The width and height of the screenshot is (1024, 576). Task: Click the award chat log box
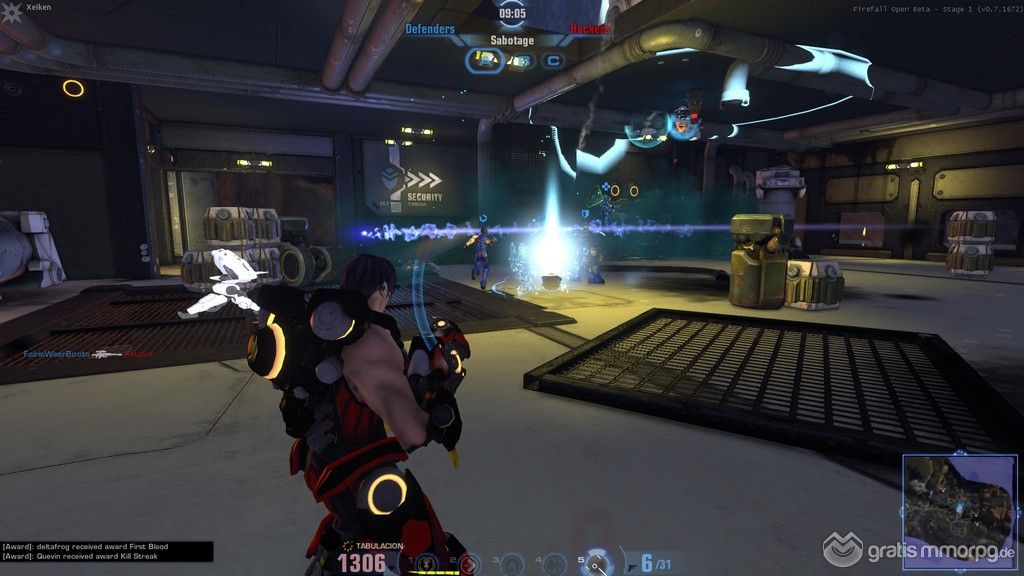click(106, 552)
